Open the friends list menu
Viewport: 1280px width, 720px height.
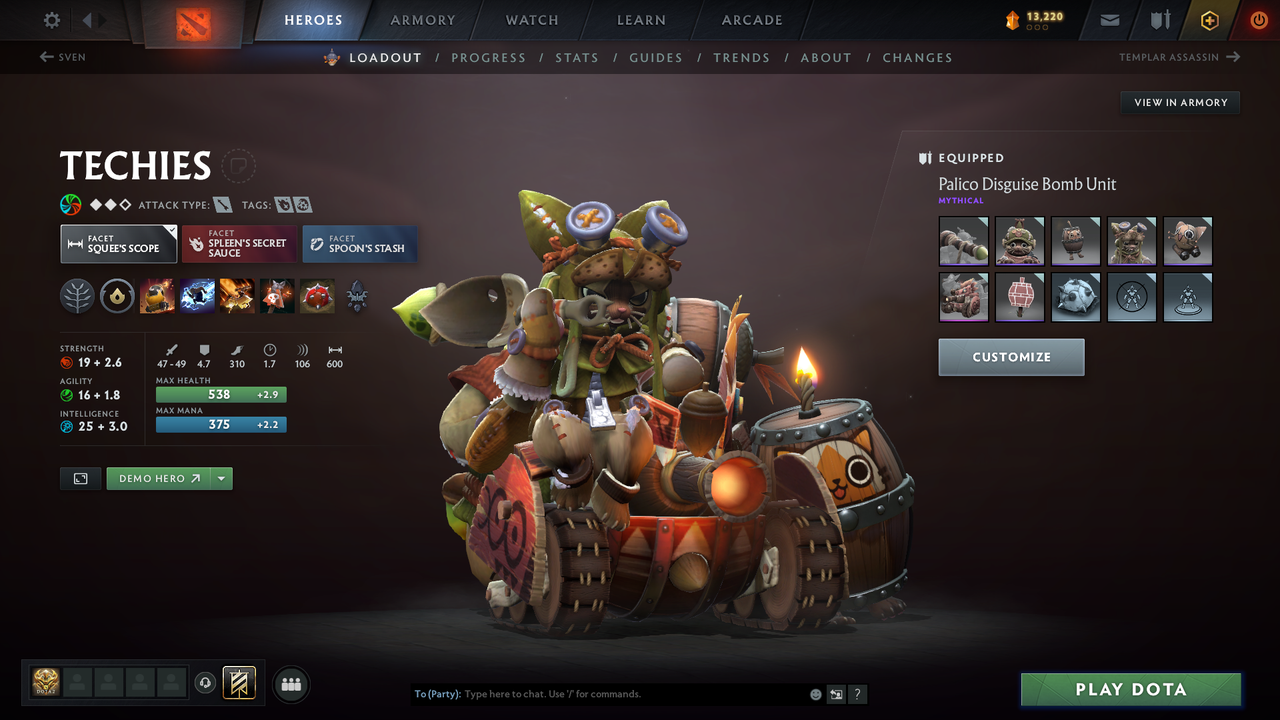point(290,684)
